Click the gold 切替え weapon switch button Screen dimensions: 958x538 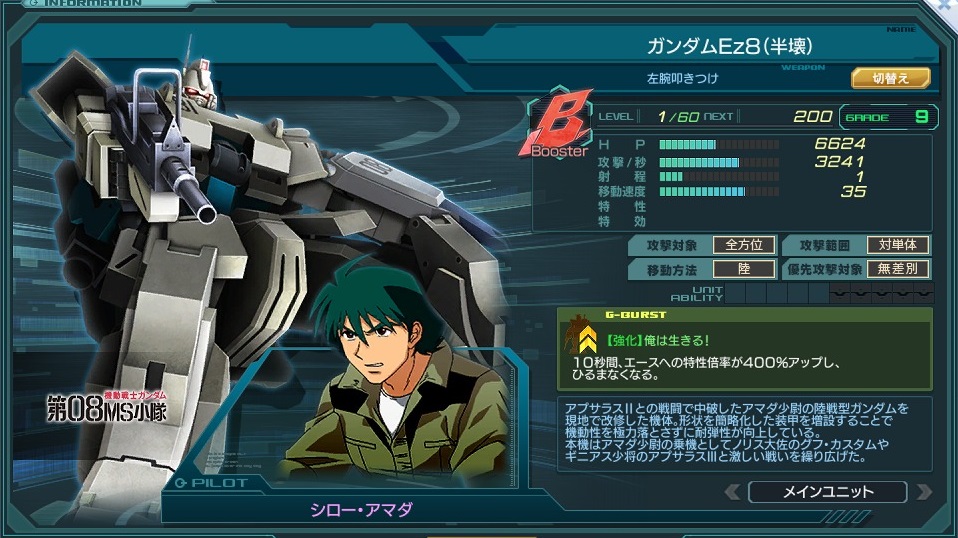click(890, 78)
